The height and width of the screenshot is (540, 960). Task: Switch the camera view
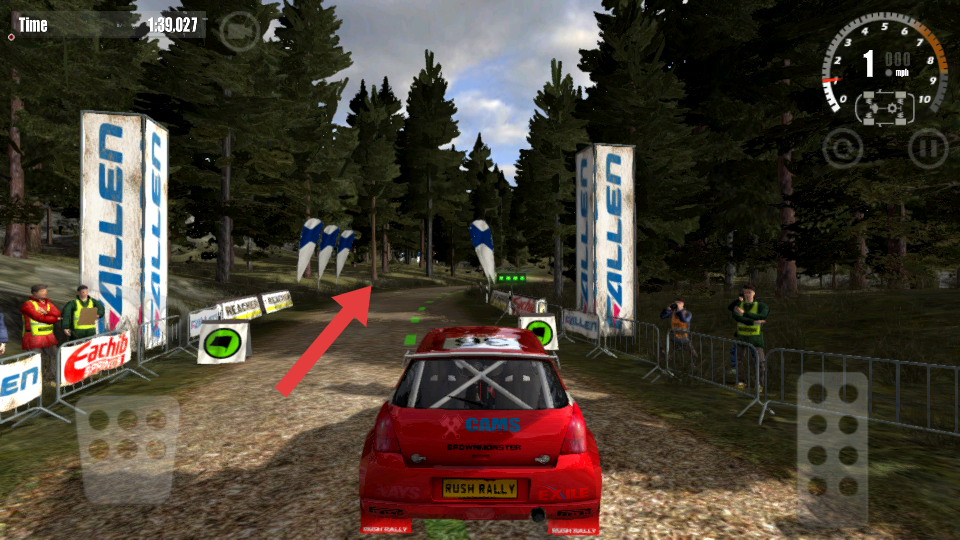(240, 31)
